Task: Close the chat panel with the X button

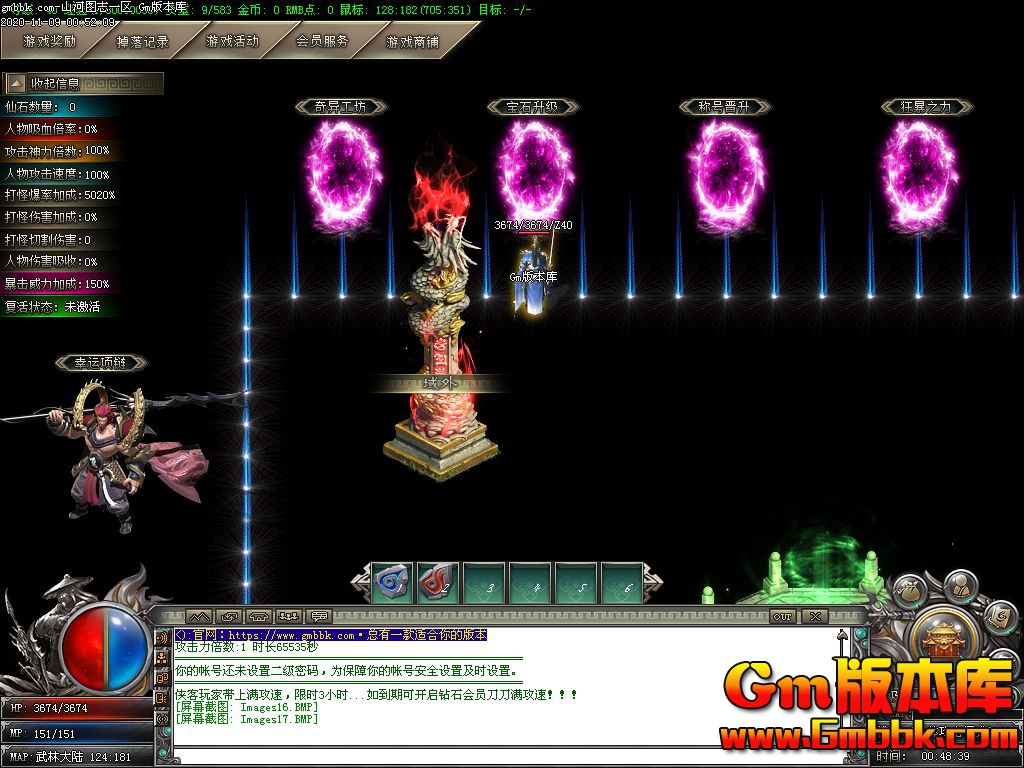Action: point(815,617)
